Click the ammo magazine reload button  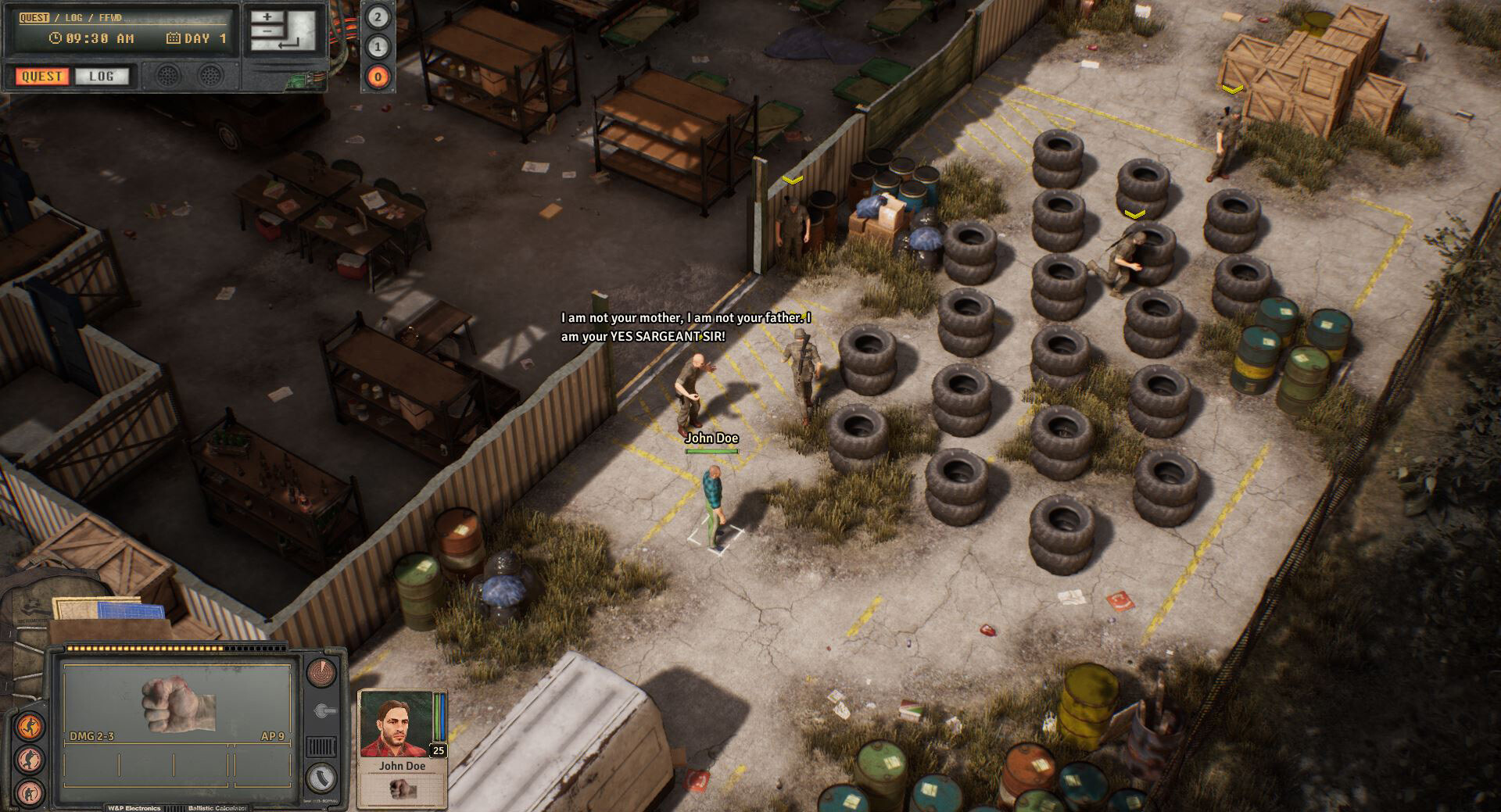click(x=321, y=777)
